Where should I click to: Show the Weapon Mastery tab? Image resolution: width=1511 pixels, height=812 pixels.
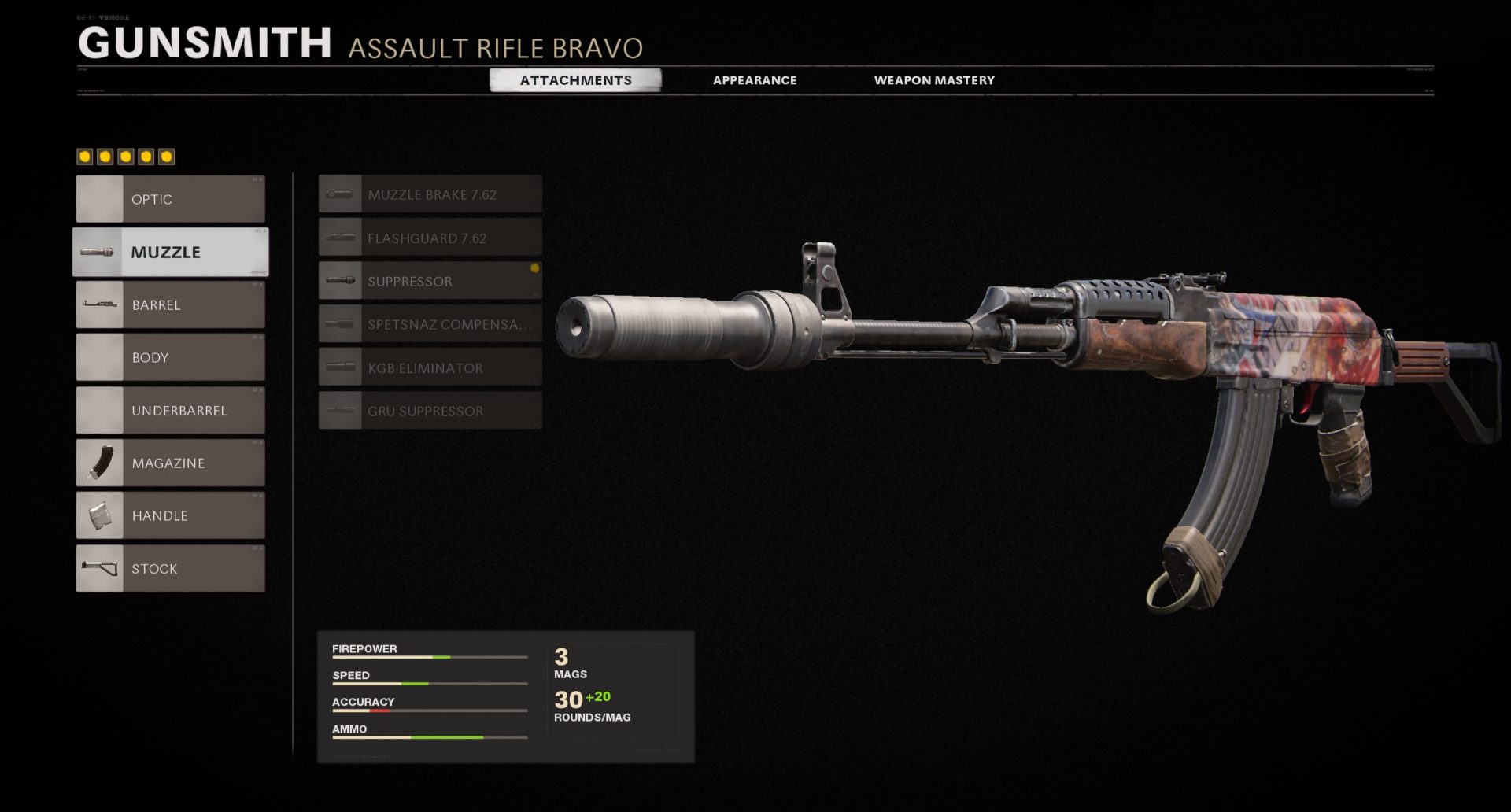coord(934,80)
